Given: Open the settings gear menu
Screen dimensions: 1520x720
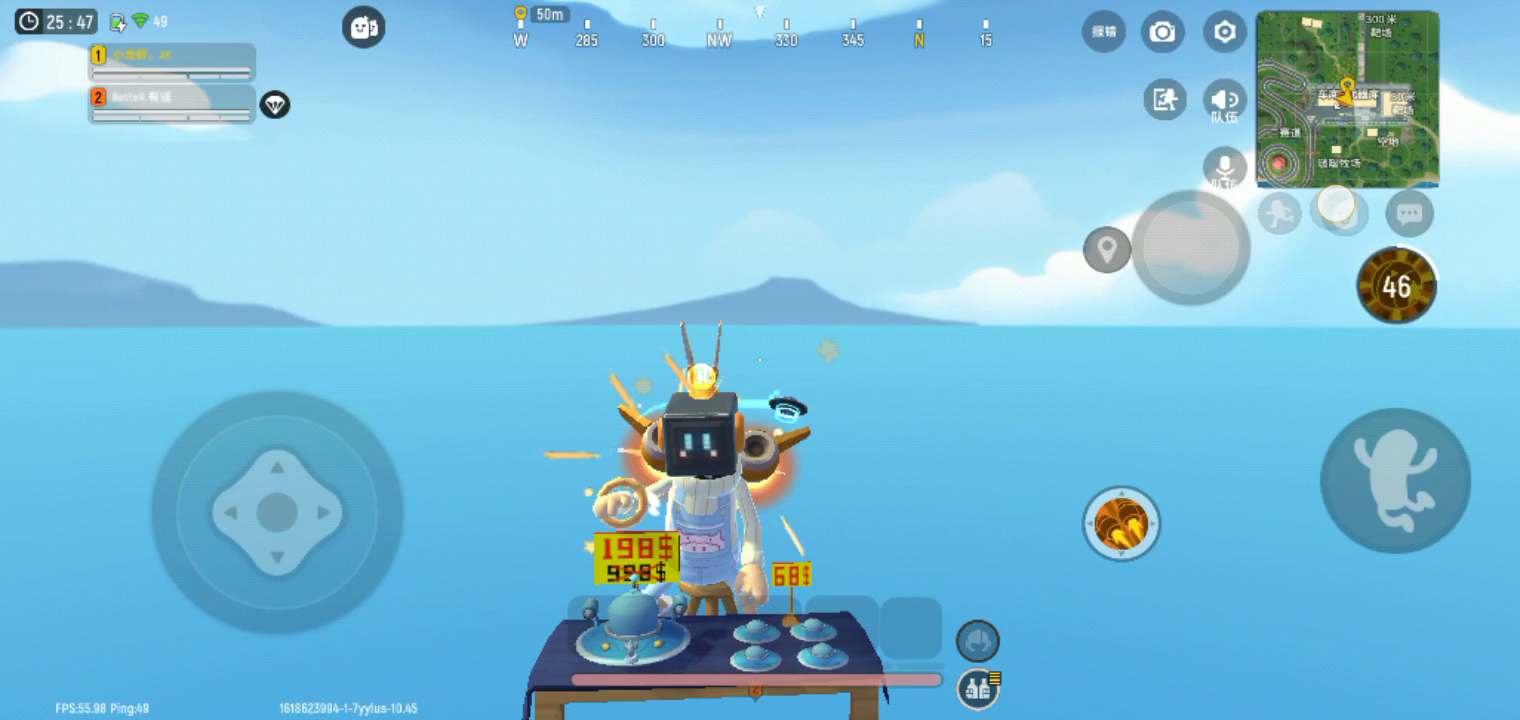Looking at the screenshot, I should [1224, 33].
